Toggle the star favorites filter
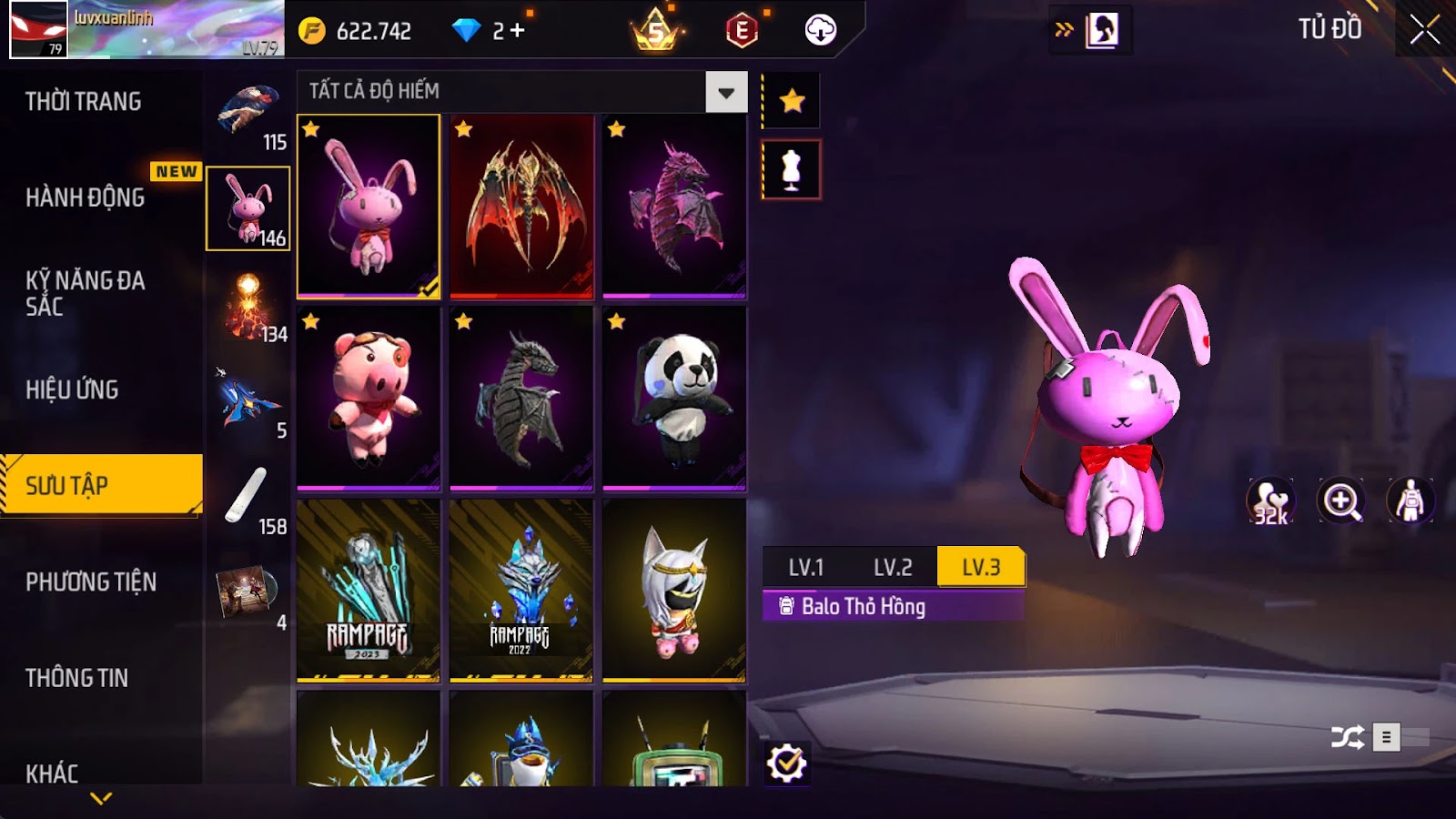 [x=792, y=101]
